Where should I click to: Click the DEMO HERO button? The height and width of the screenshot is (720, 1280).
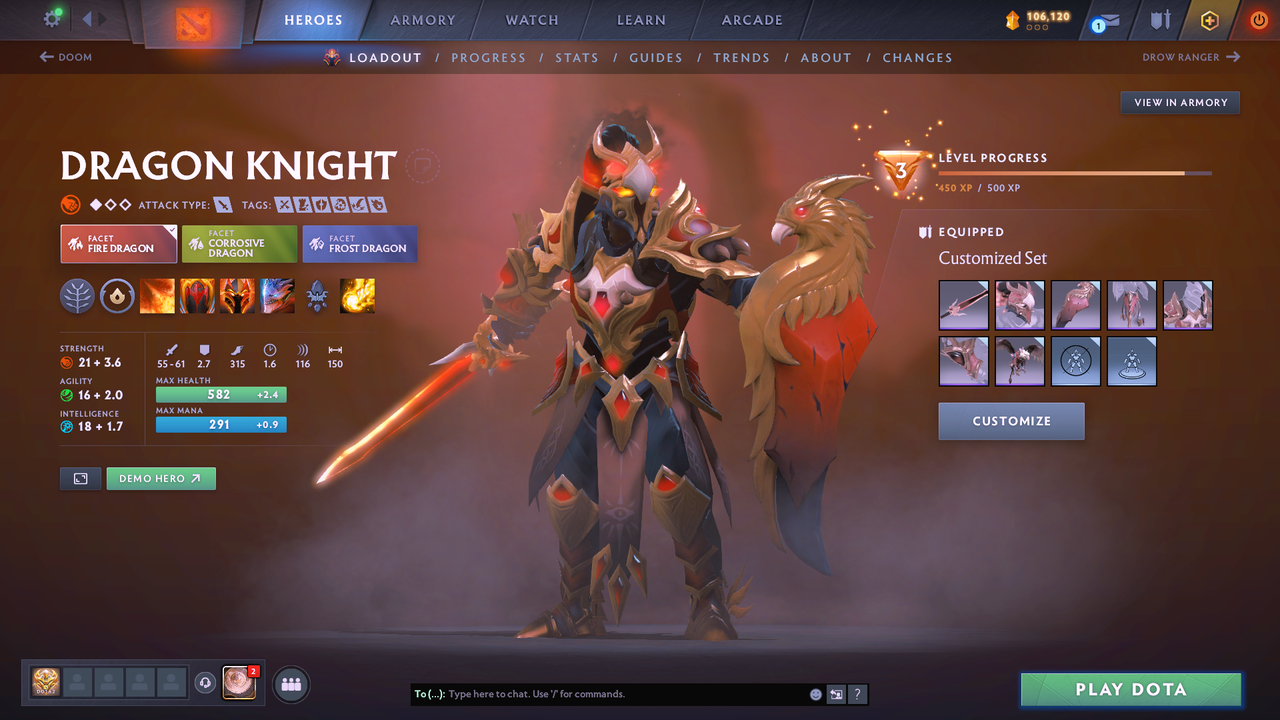coord(161,478)
